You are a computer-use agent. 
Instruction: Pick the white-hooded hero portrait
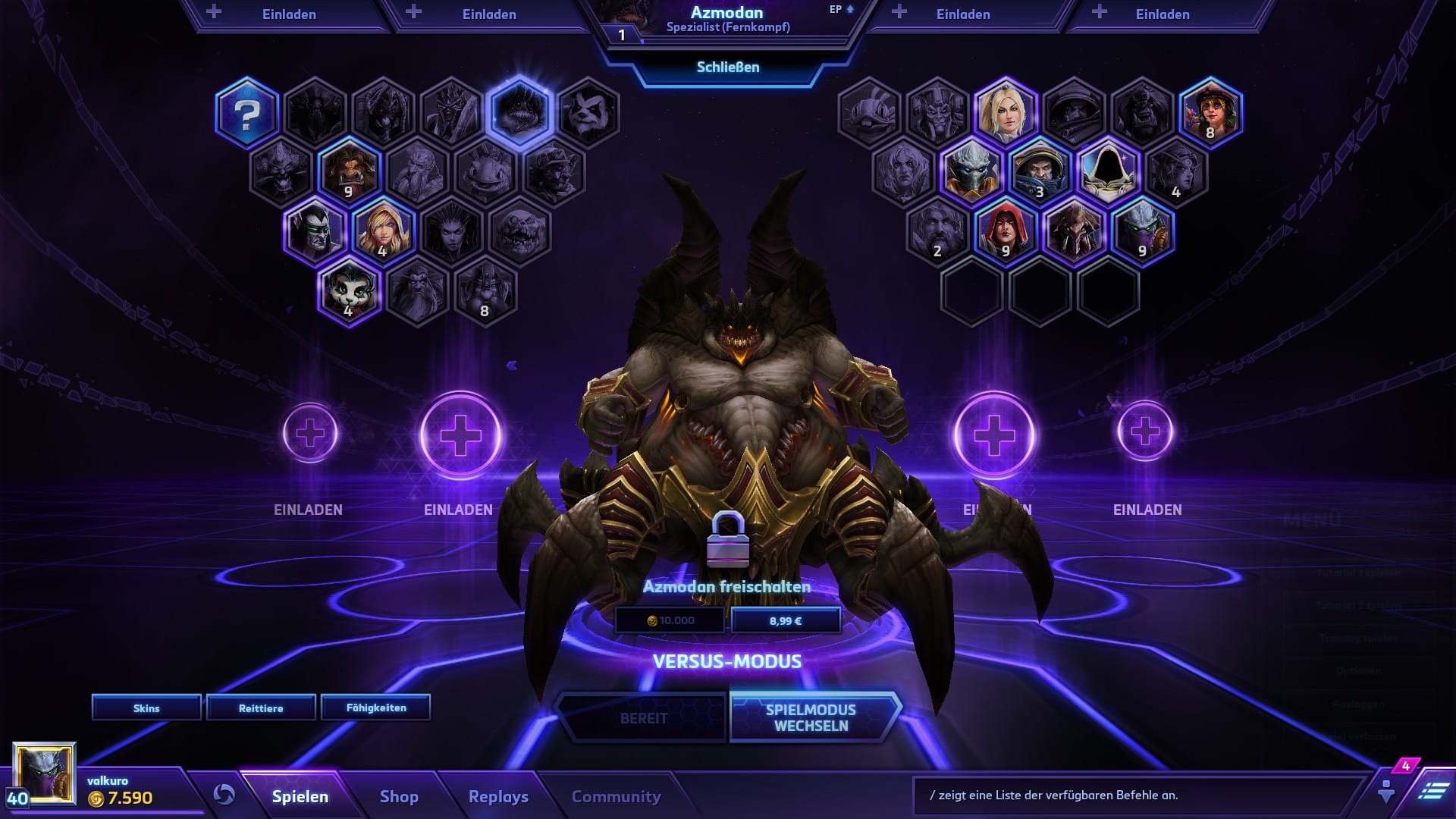pyautogui.click(x=1108, y=171)
